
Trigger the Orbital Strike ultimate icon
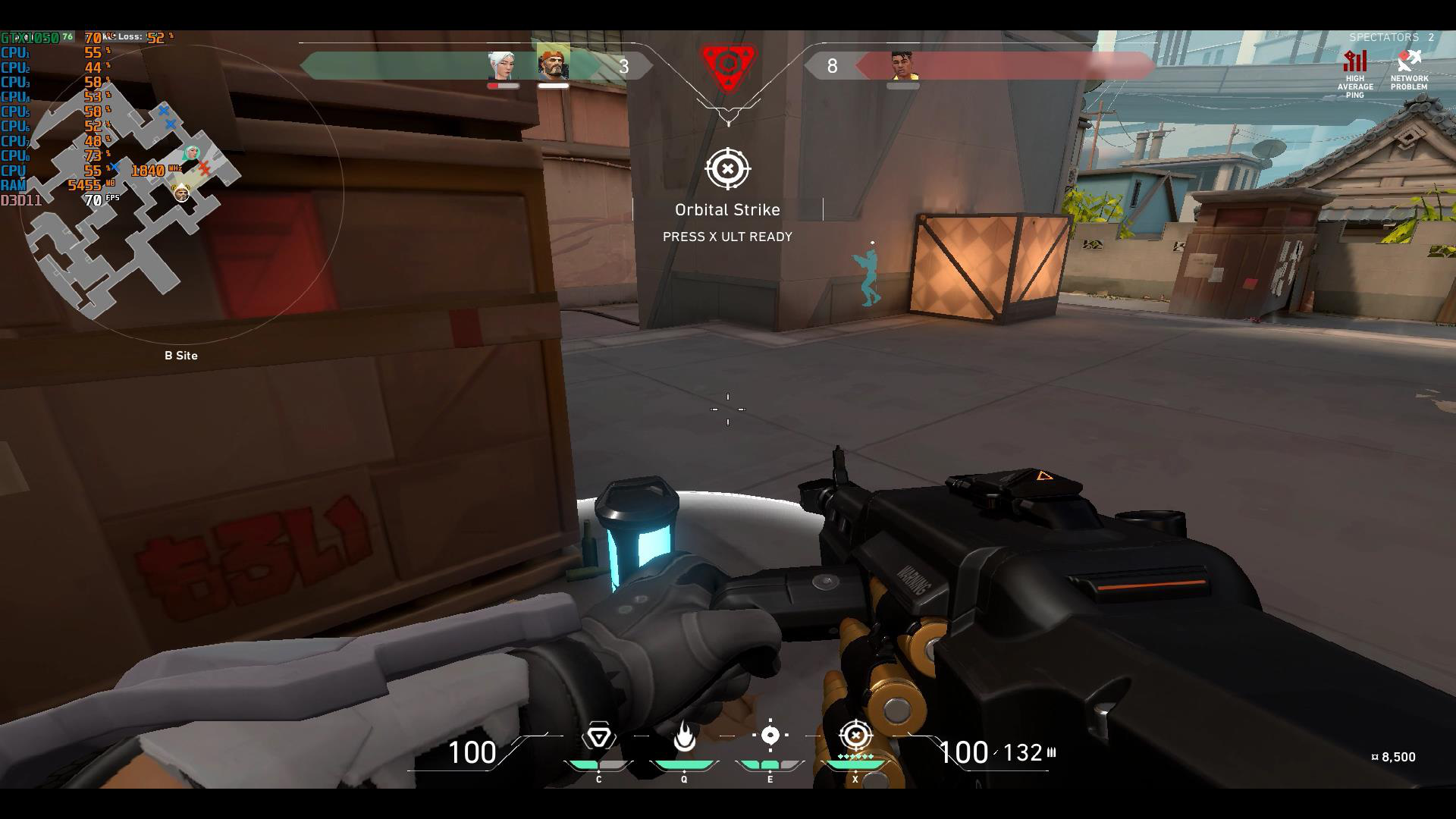856,735
